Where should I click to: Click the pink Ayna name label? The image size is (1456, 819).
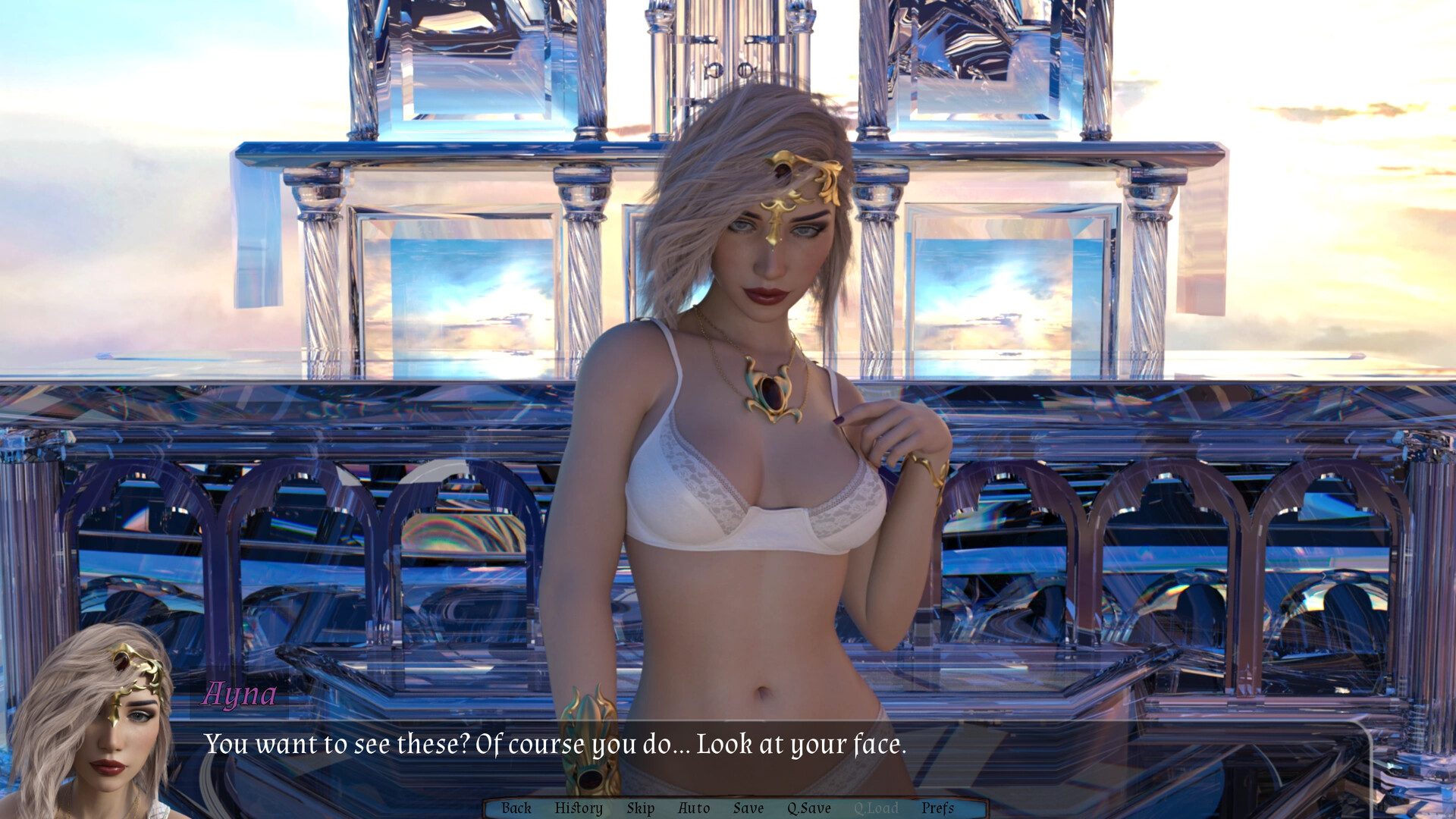tap(240, 695)
